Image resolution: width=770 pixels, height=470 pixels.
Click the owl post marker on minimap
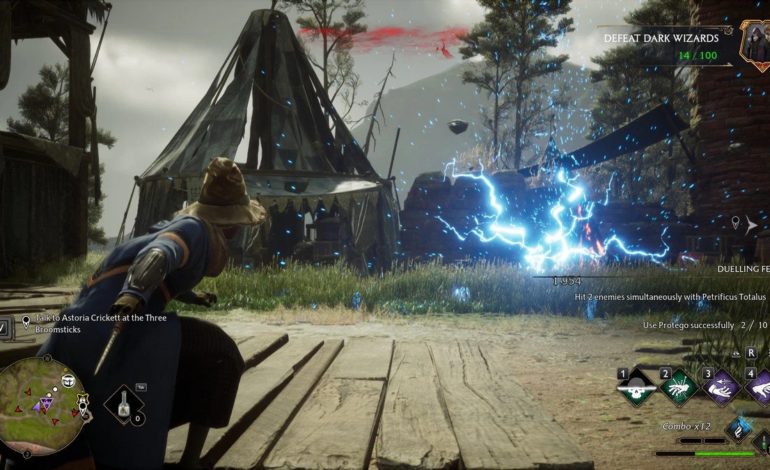69,380
